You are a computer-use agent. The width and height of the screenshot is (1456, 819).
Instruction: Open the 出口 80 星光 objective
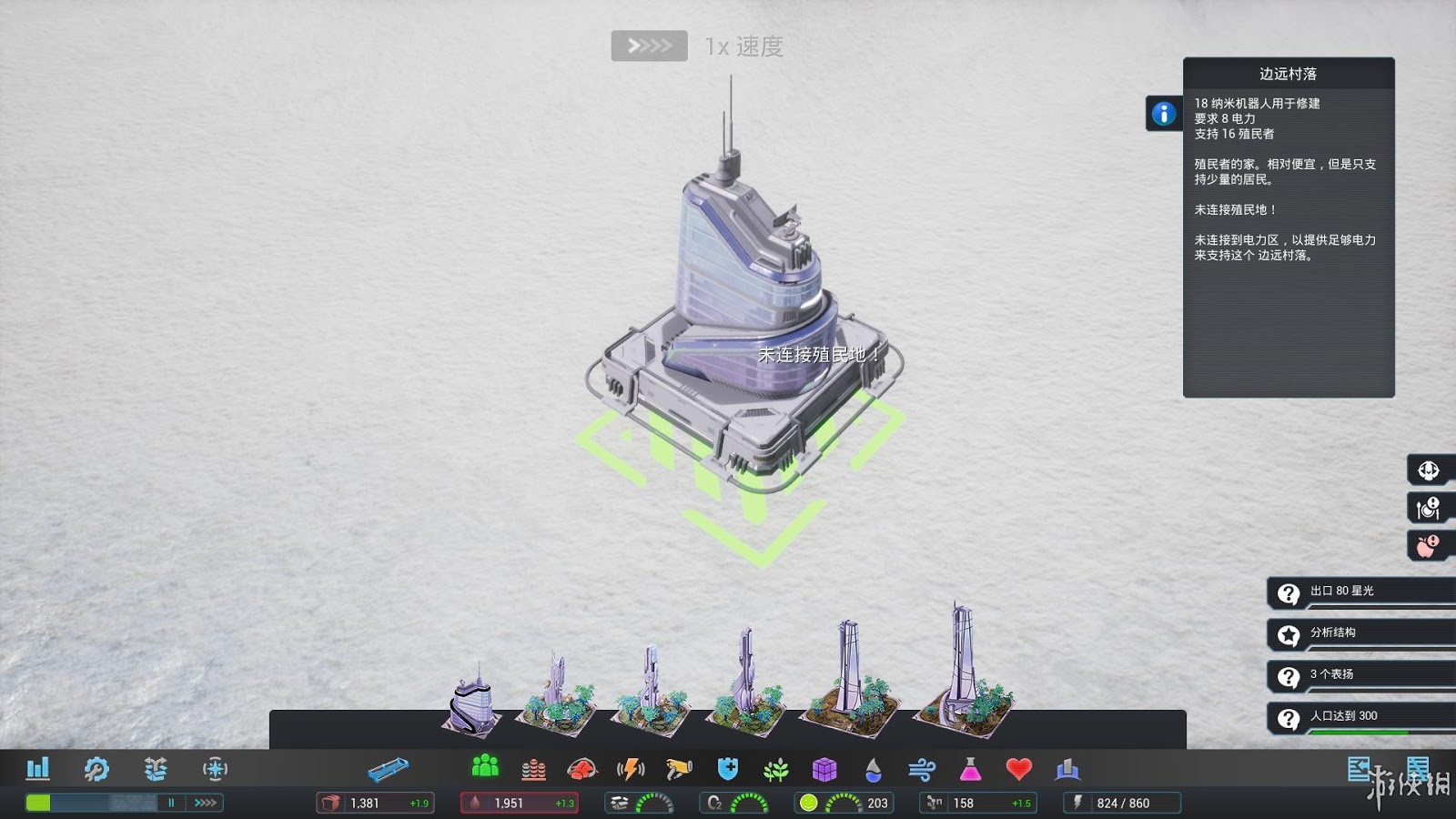click(1360, 592)
